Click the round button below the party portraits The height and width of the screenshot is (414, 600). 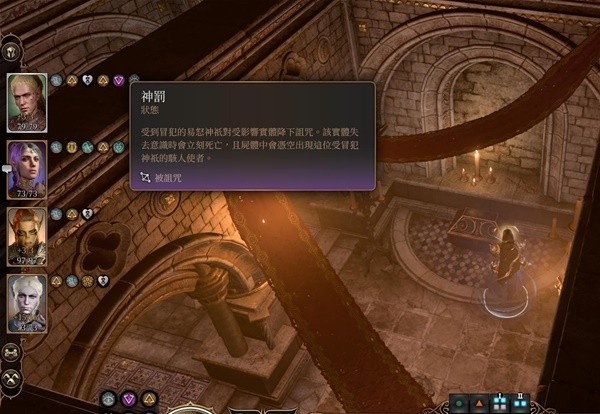coord(12,352)
